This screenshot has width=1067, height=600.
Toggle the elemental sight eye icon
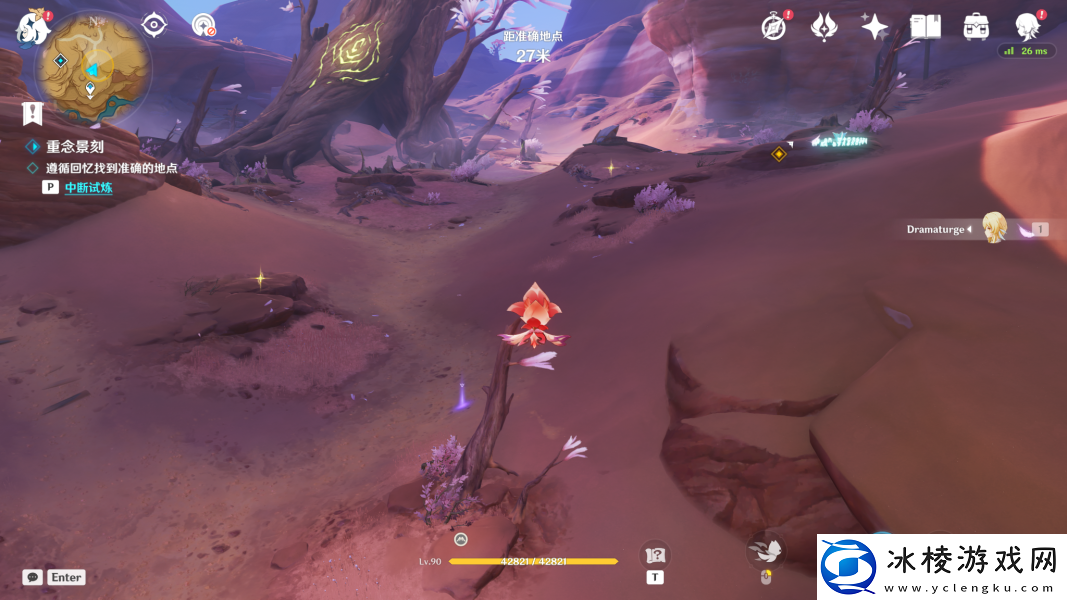153,25
